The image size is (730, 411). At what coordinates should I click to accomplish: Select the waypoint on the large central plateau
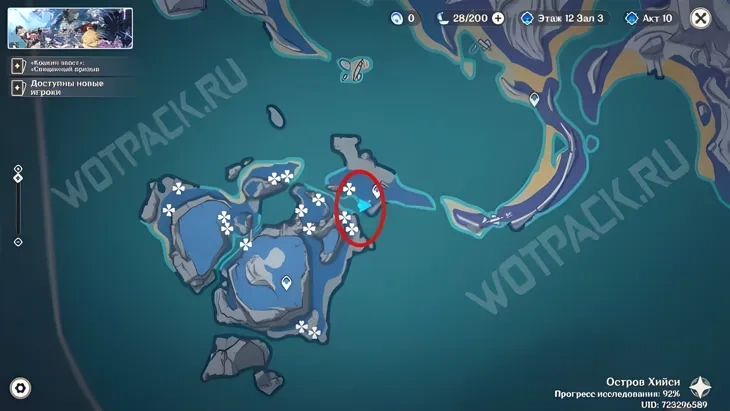click(x=288, y=283)
